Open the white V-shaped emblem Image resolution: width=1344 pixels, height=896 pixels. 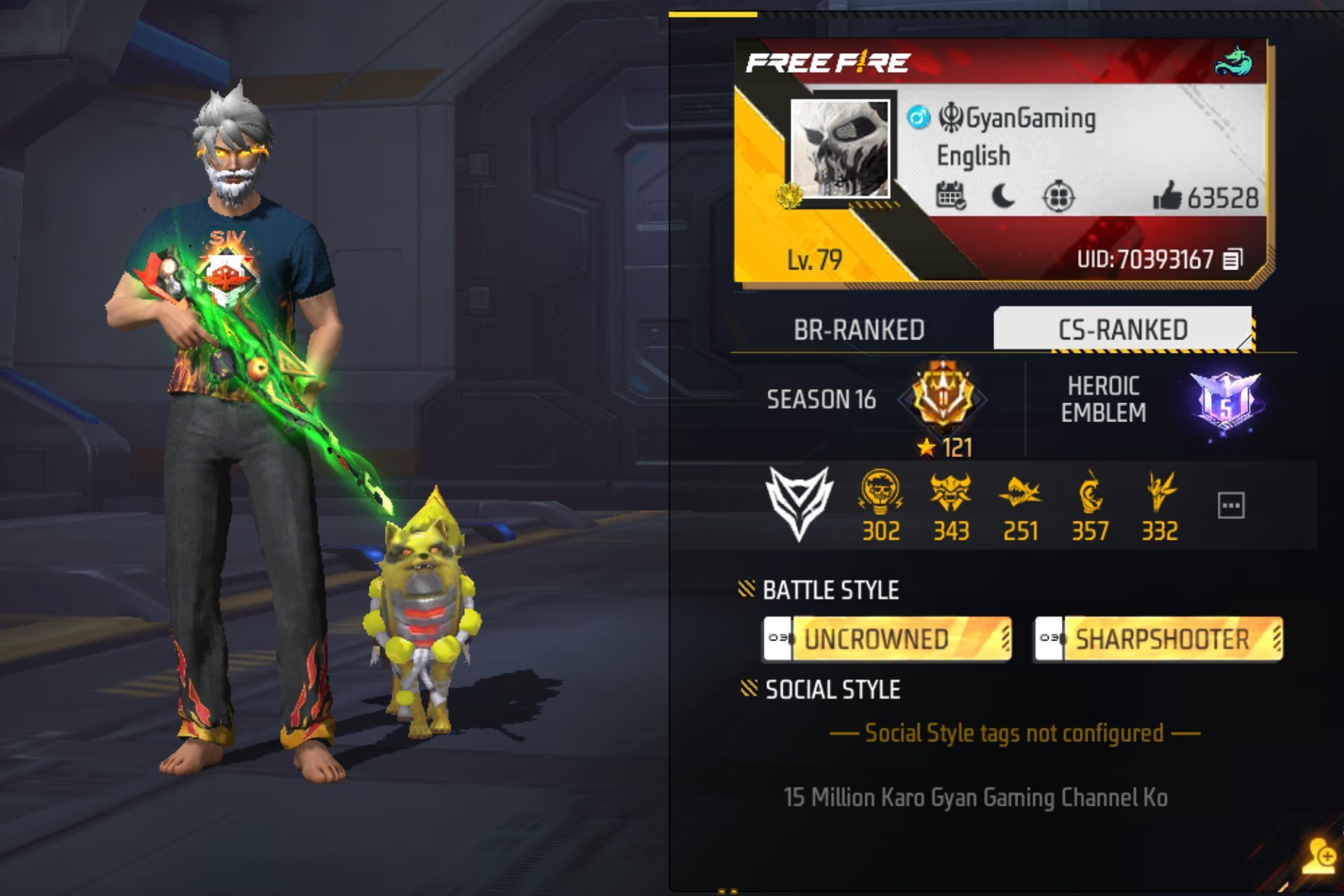pyautogui.click(x=799, y=503)
